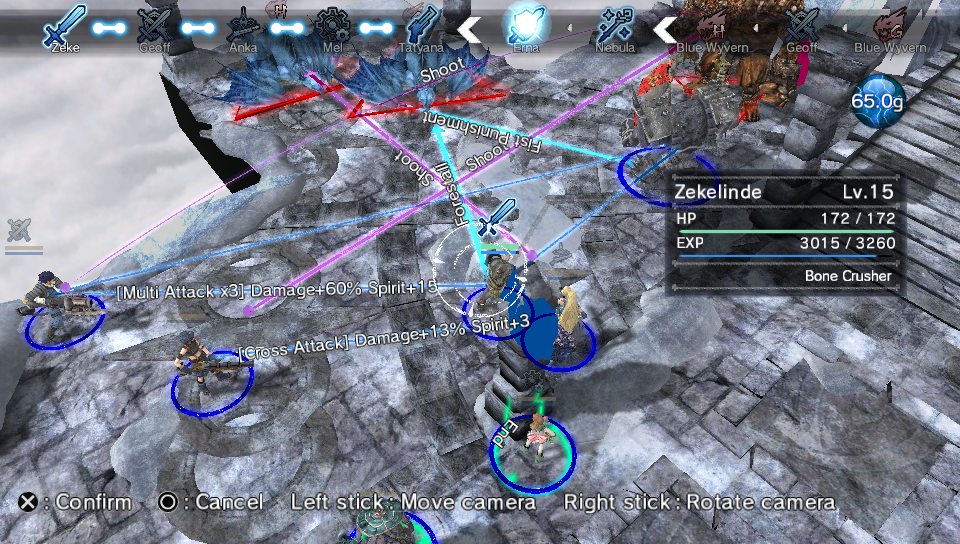This screenshot has width=960, height=544.
Task: Select Nebula's staff icon in the turn order
Action: (x=614, y=24)
